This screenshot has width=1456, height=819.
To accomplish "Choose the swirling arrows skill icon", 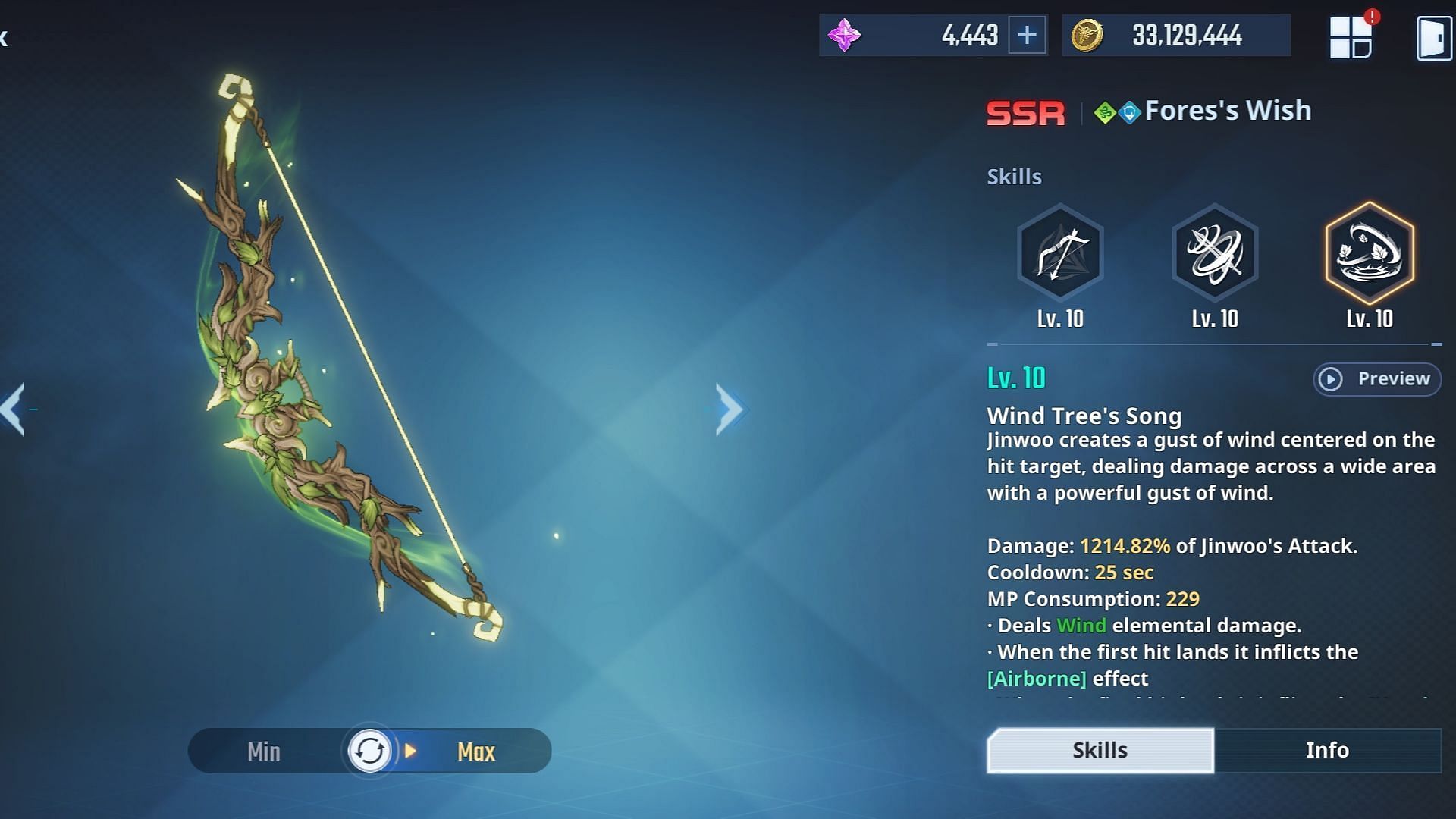I will click(x=1214, y=253).
